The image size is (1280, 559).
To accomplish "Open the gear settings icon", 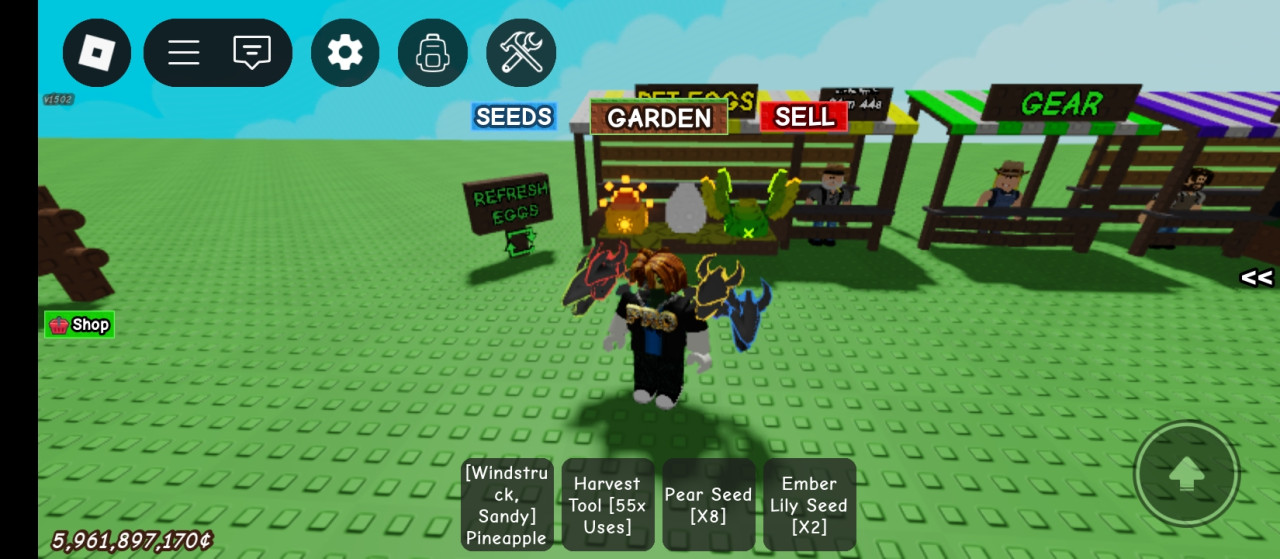I will pos(345,53).
